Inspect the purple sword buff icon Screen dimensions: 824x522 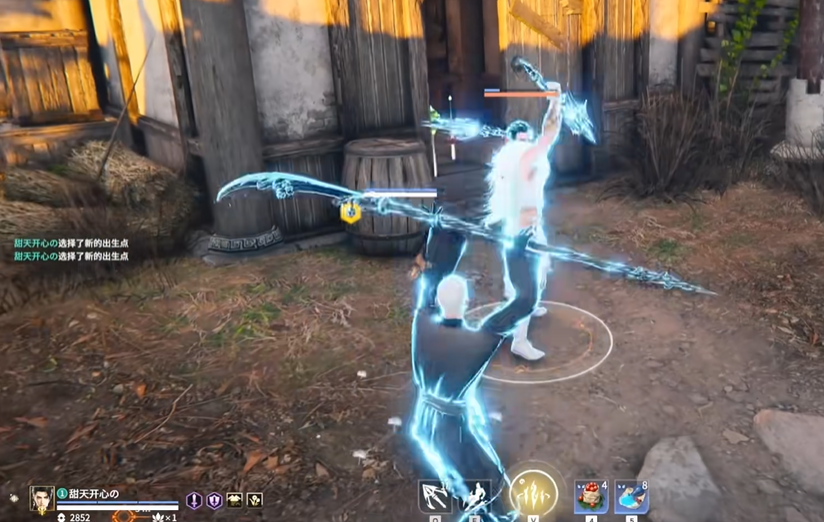click(x=195, y=500)
